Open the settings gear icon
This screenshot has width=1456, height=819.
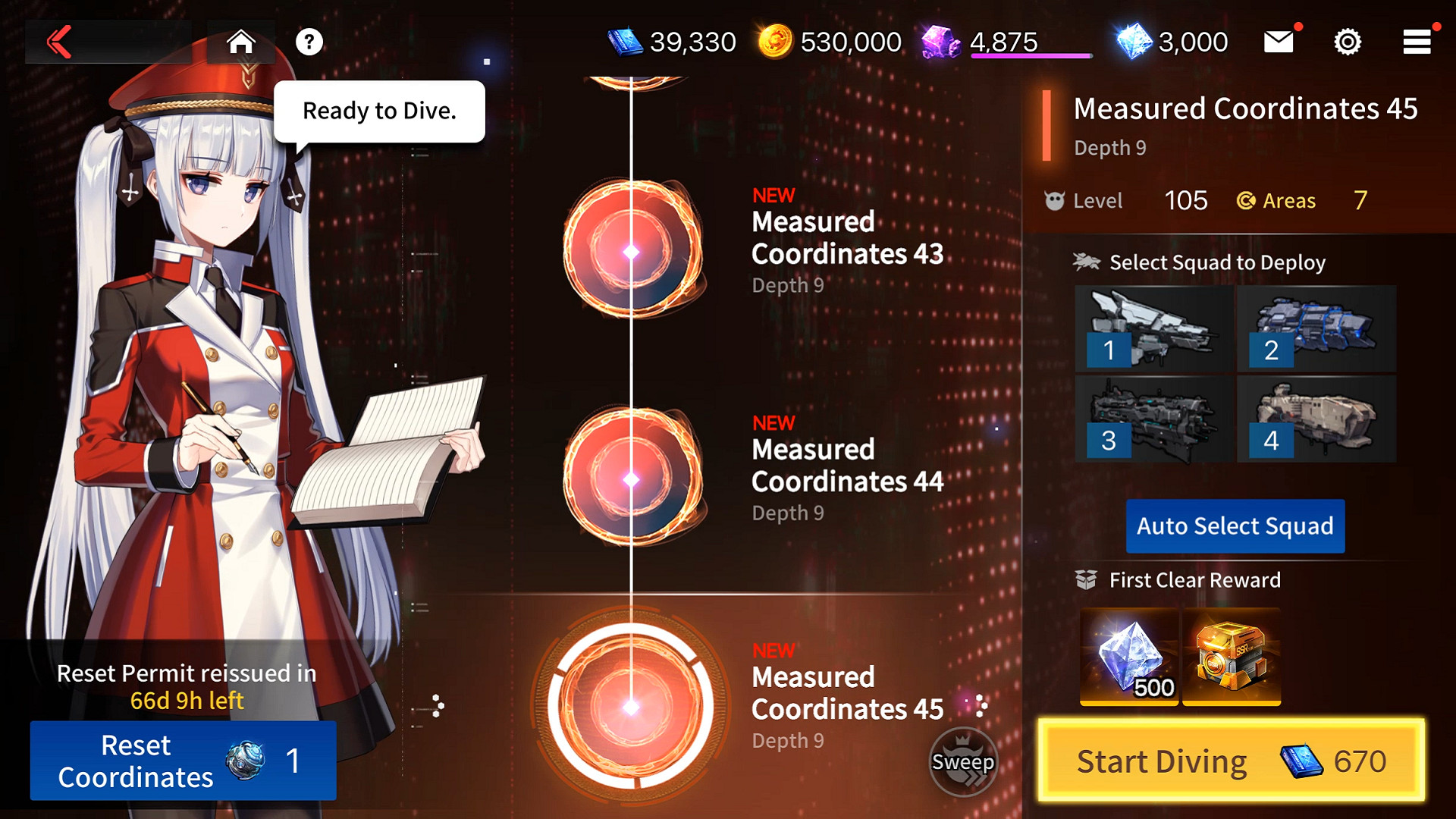[x=1348, y=42]
